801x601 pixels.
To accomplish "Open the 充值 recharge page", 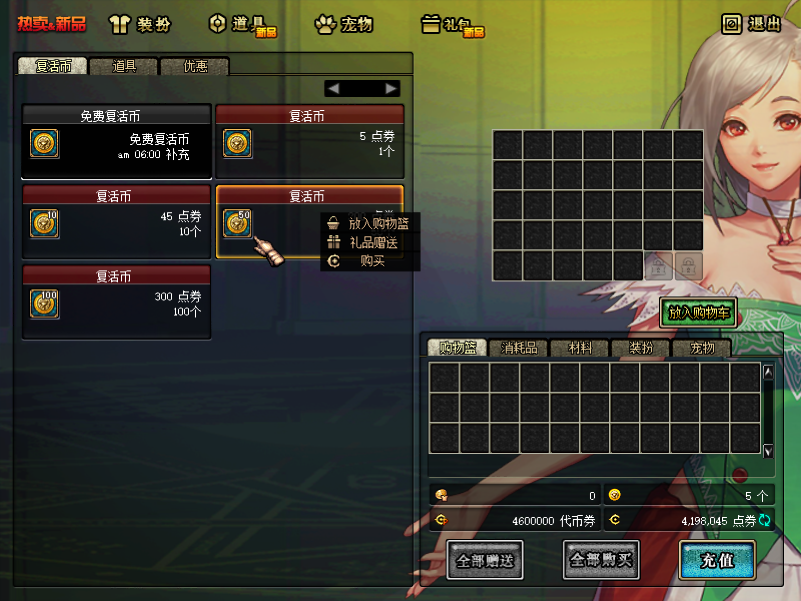I will coord(717,561).
